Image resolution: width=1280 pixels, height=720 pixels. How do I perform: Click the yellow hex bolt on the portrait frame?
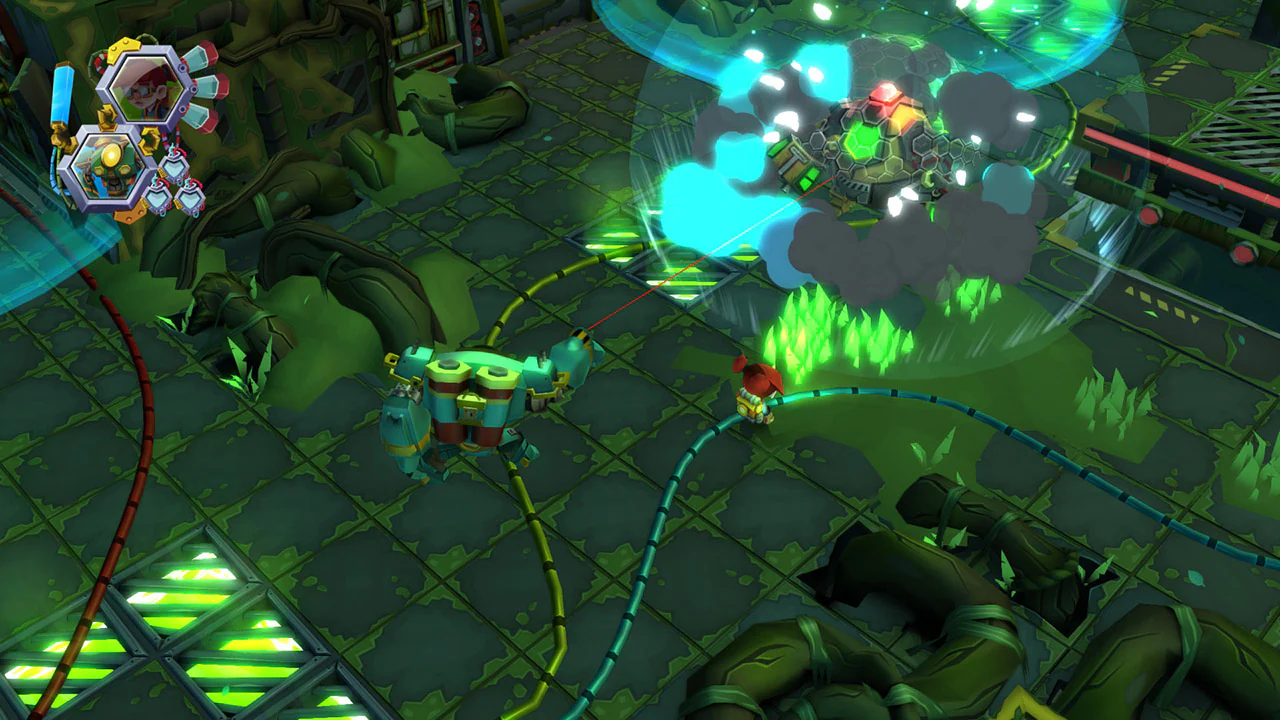122,47
